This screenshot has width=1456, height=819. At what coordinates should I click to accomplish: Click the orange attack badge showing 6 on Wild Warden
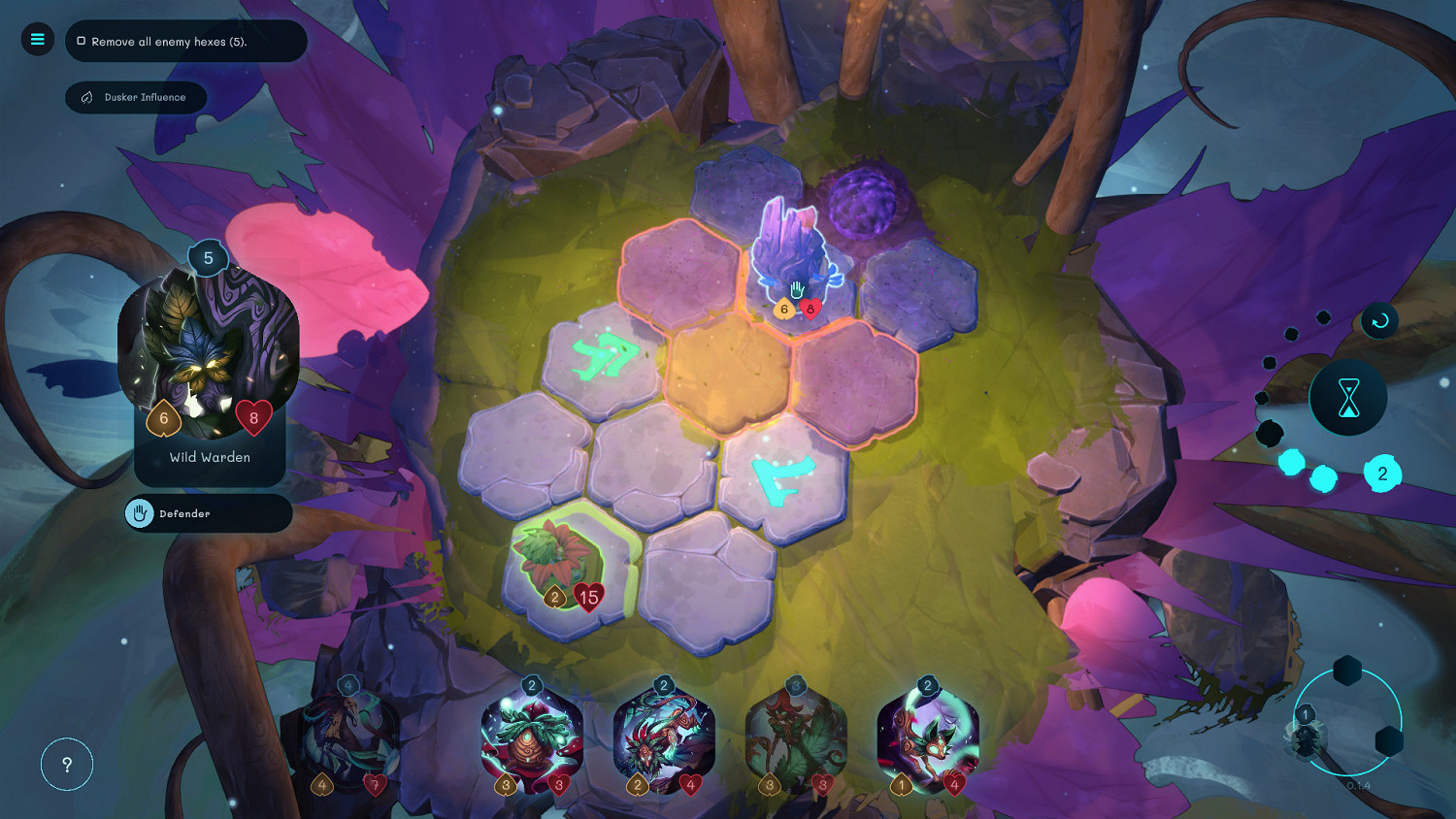pyautogui.click(x=163, y=418)
